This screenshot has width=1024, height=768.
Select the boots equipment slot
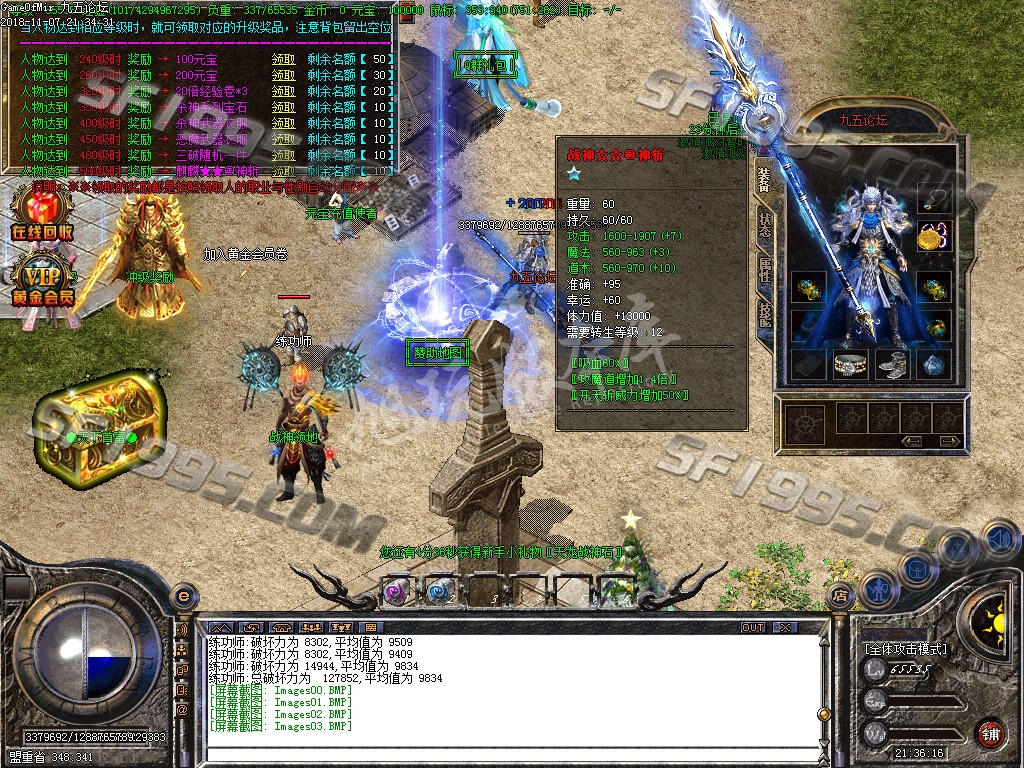click(x=891, y=365)
